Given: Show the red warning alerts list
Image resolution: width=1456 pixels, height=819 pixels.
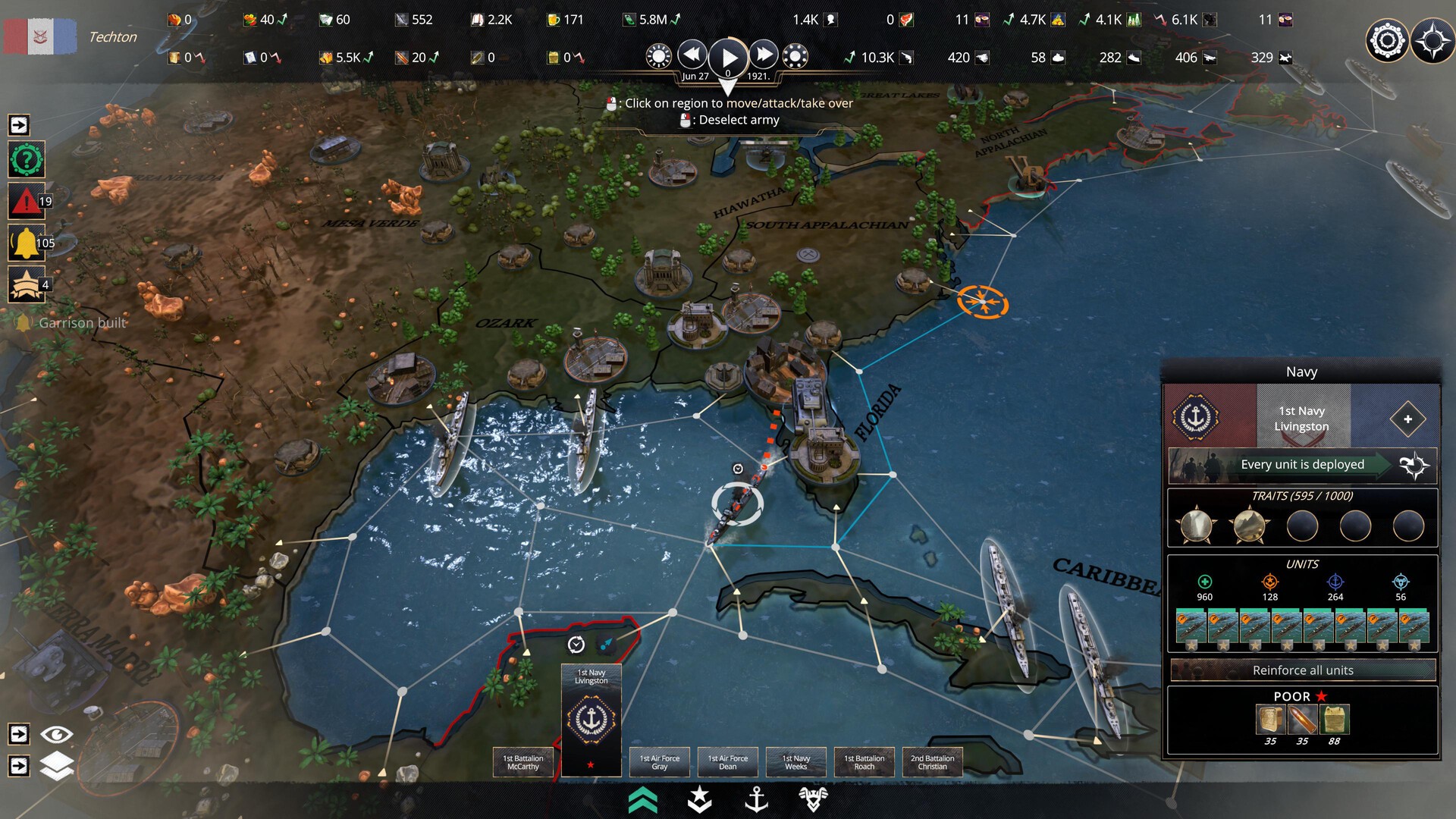Looking at the screenshot, I should pos(27,201).
